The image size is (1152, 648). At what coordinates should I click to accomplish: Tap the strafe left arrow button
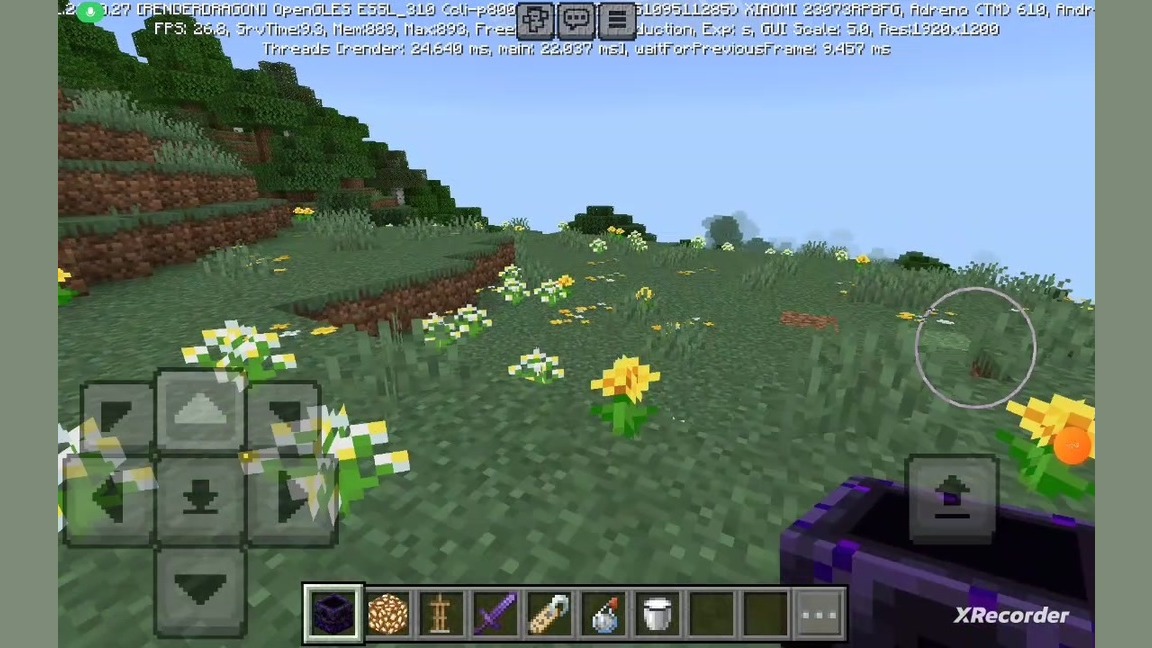tap(108, 500)
